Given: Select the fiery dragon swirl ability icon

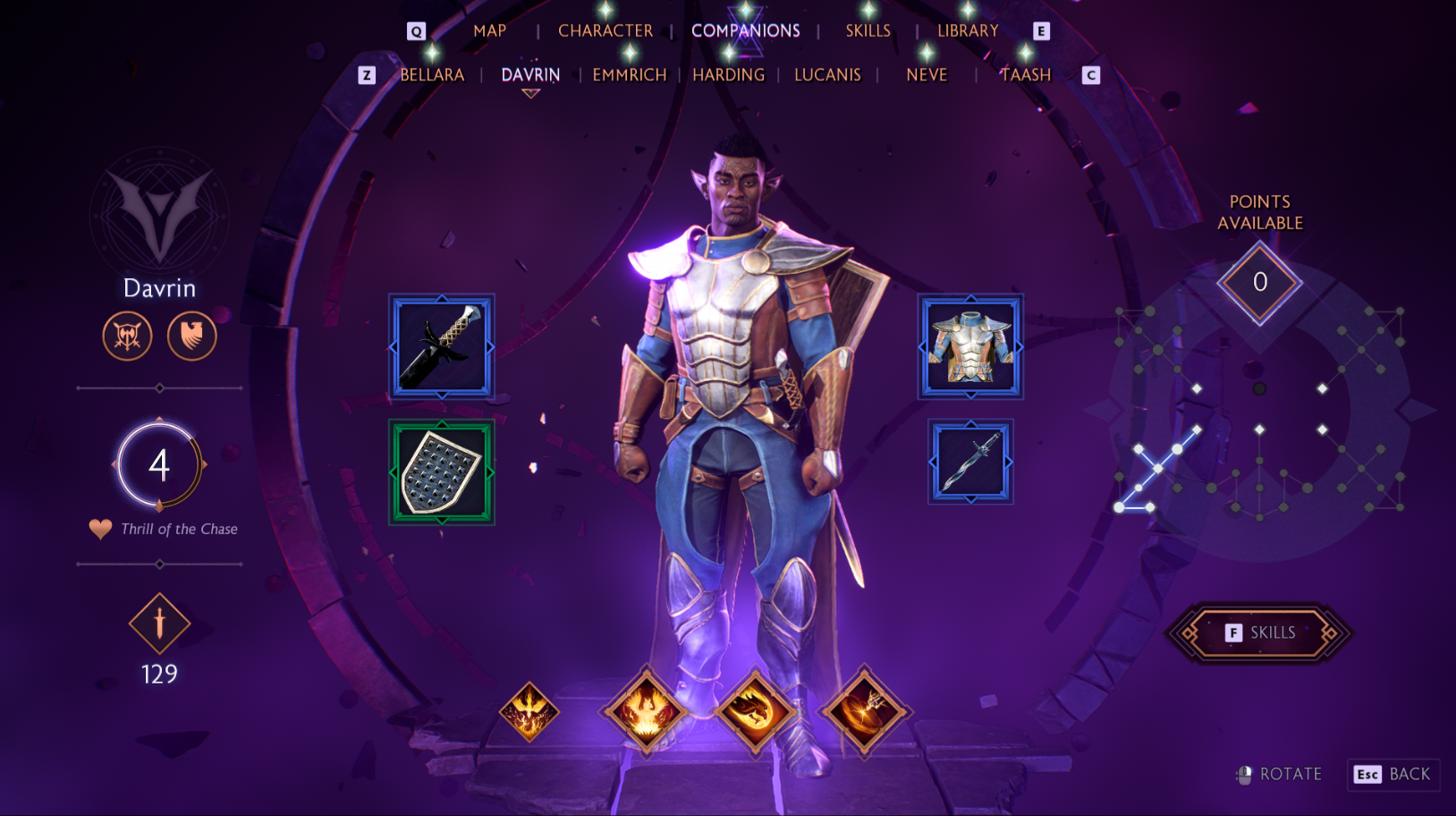Looking at the screenshot, I should coord(755,713).
